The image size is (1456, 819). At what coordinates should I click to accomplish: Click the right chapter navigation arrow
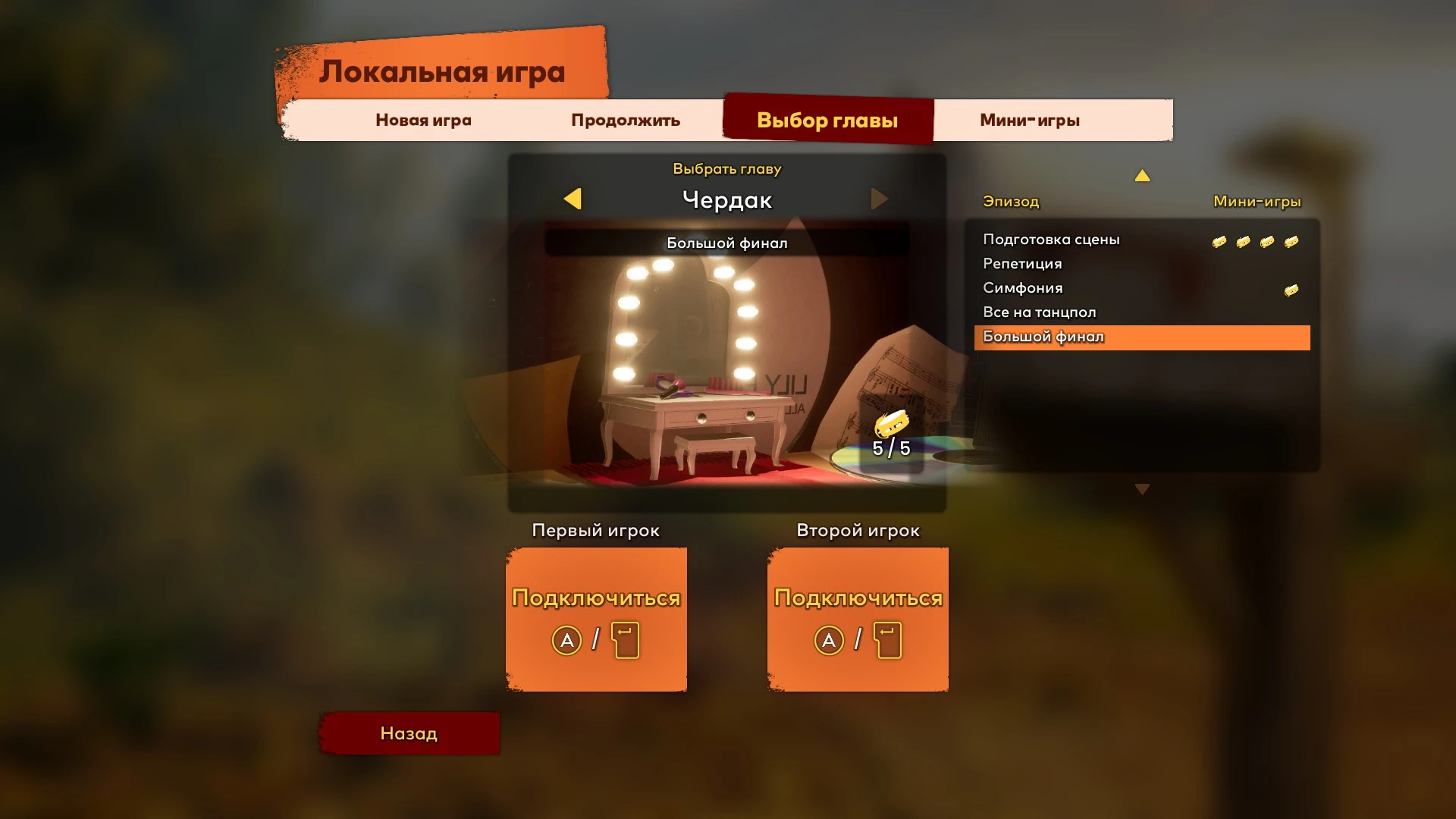[x=880, y=199]
